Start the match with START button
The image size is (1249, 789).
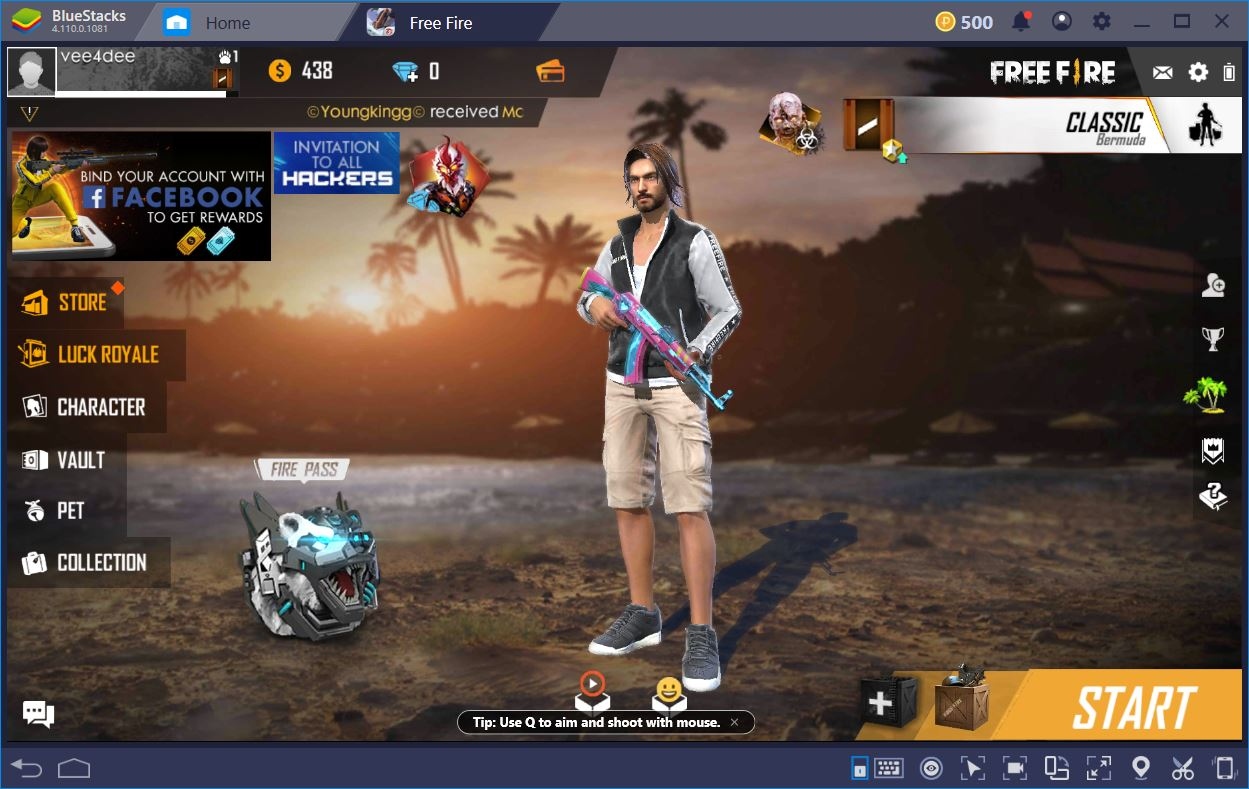1134,708
